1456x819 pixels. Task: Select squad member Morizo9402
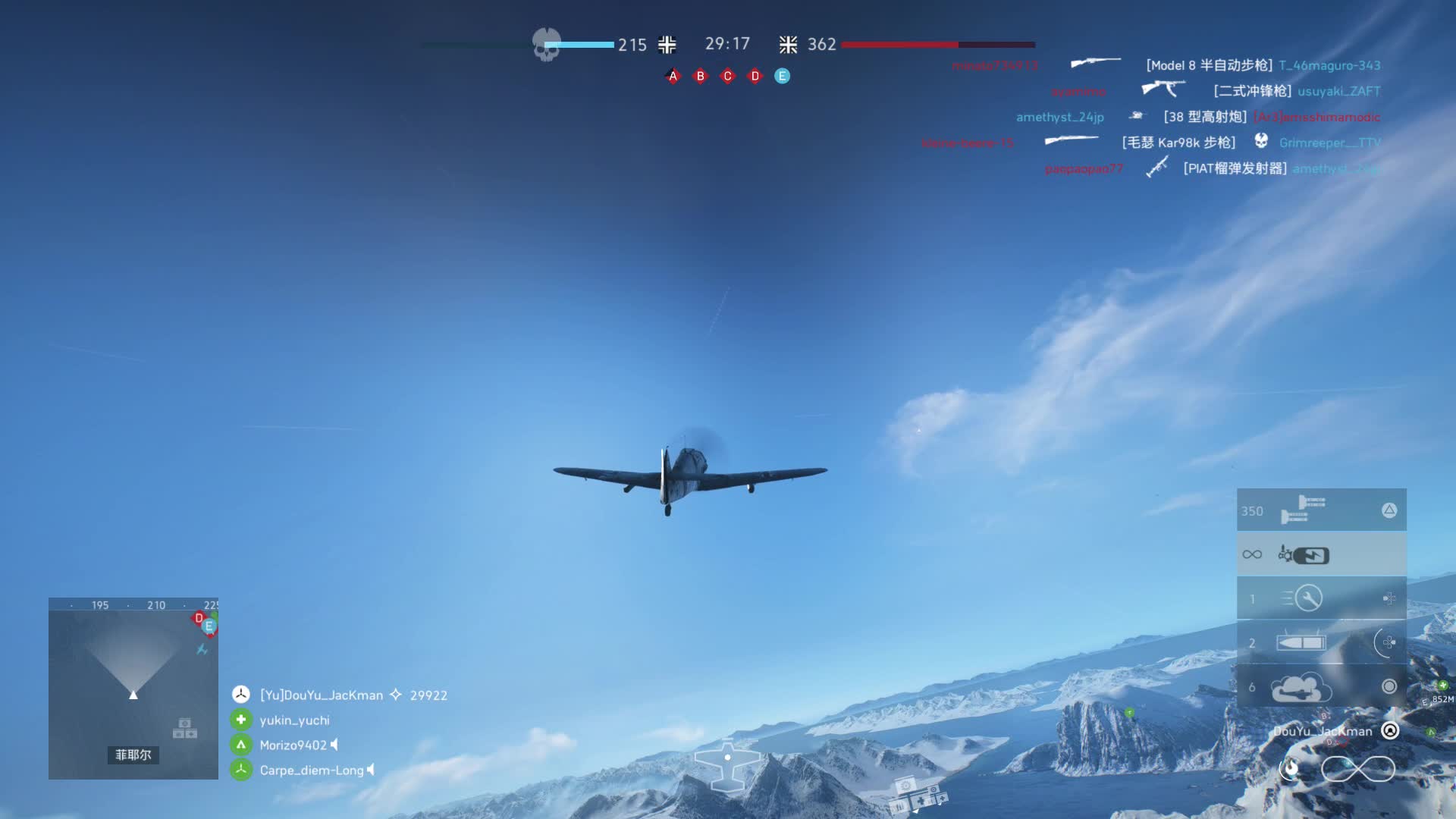coord(293,745)
